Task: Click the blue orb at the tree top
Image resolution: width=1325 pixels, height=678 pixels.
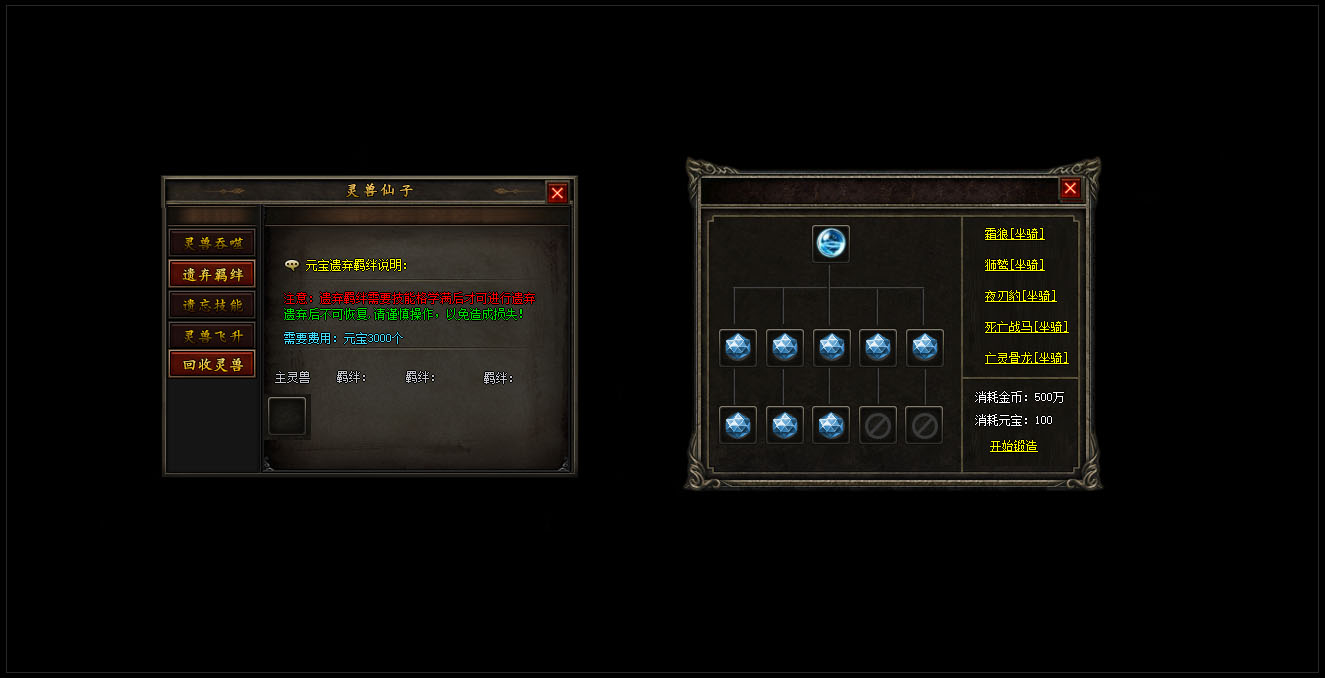Action: coord(830,244)
